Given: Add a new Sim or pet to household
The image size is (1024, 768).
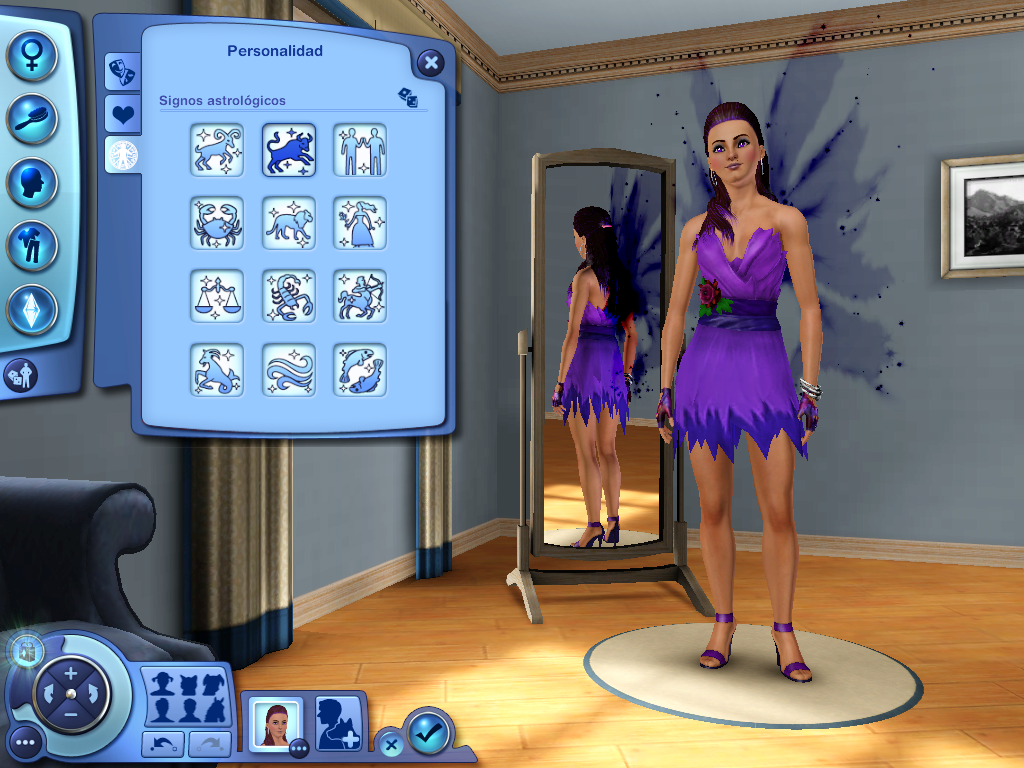Looking at the screenshot, I should pos(338,723).
